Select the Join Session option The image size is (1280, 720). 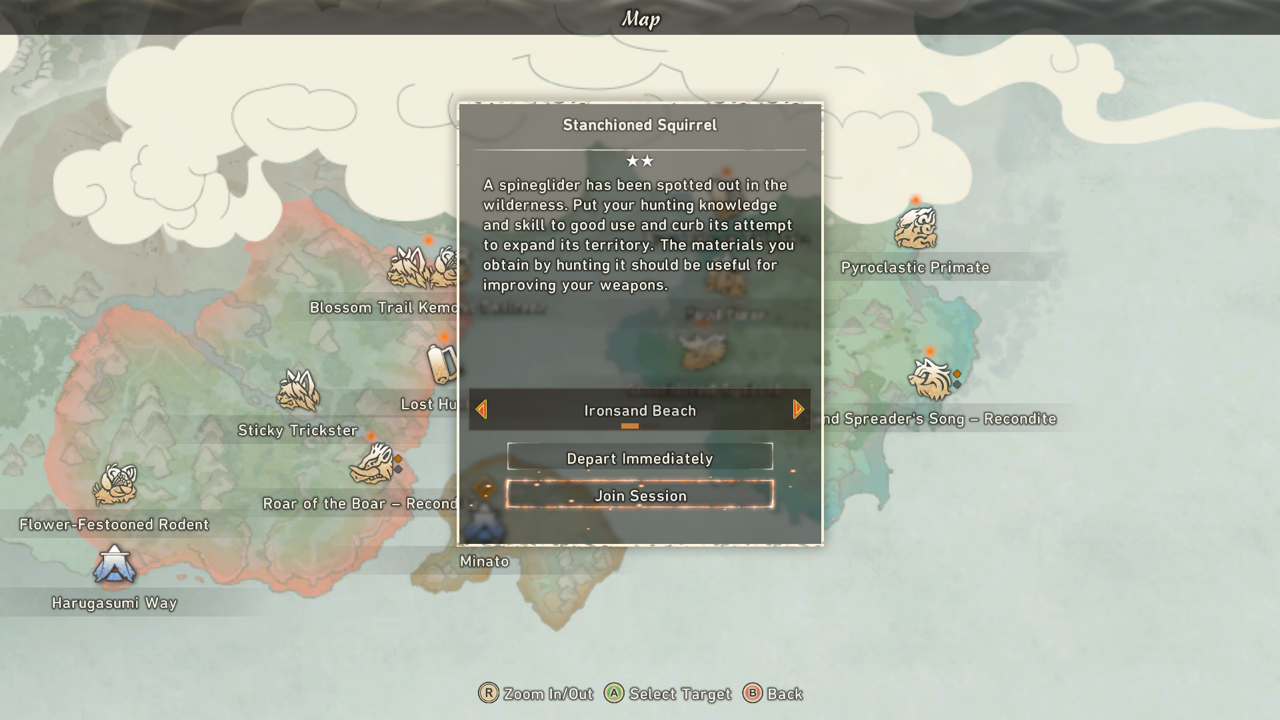(x=640, y=495)
